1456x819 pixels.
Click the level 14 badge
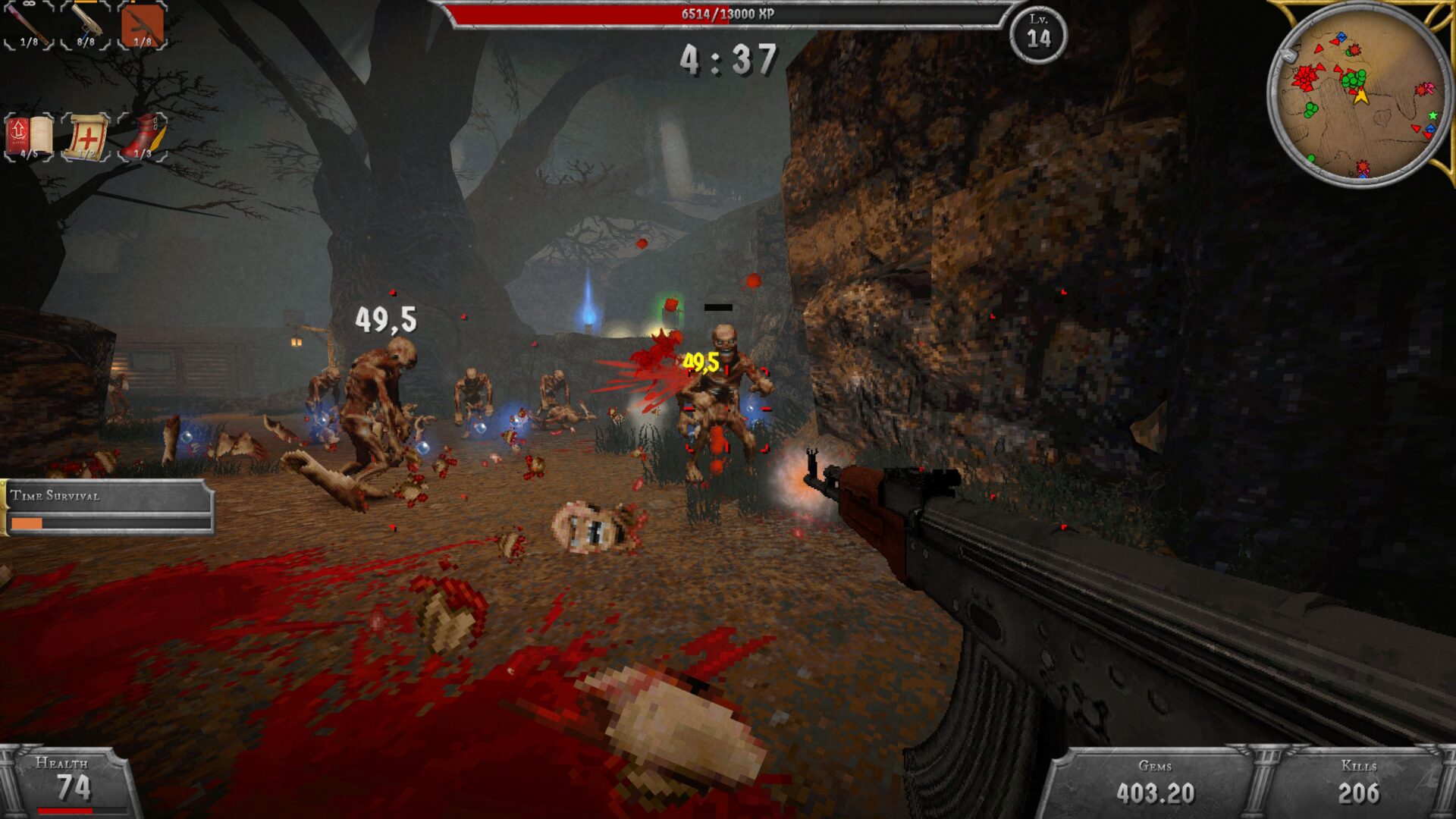click(1038, 34)
